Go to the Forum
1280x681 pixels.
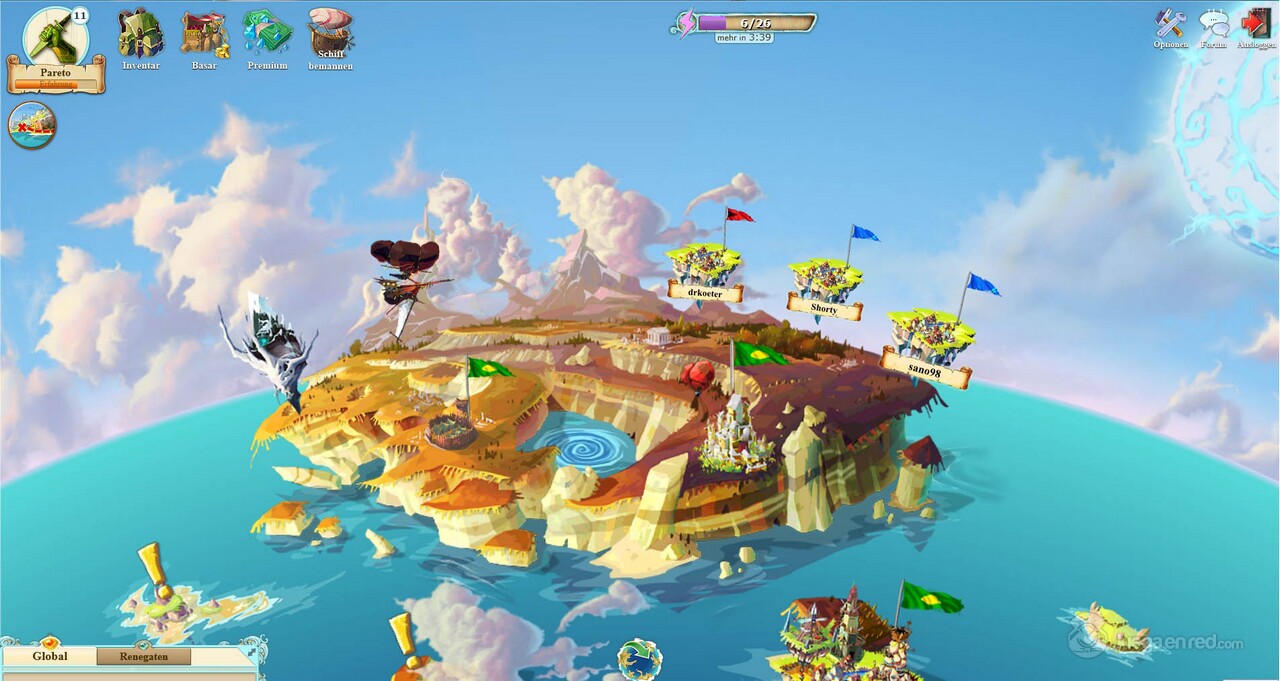[x=1213, y=24]
